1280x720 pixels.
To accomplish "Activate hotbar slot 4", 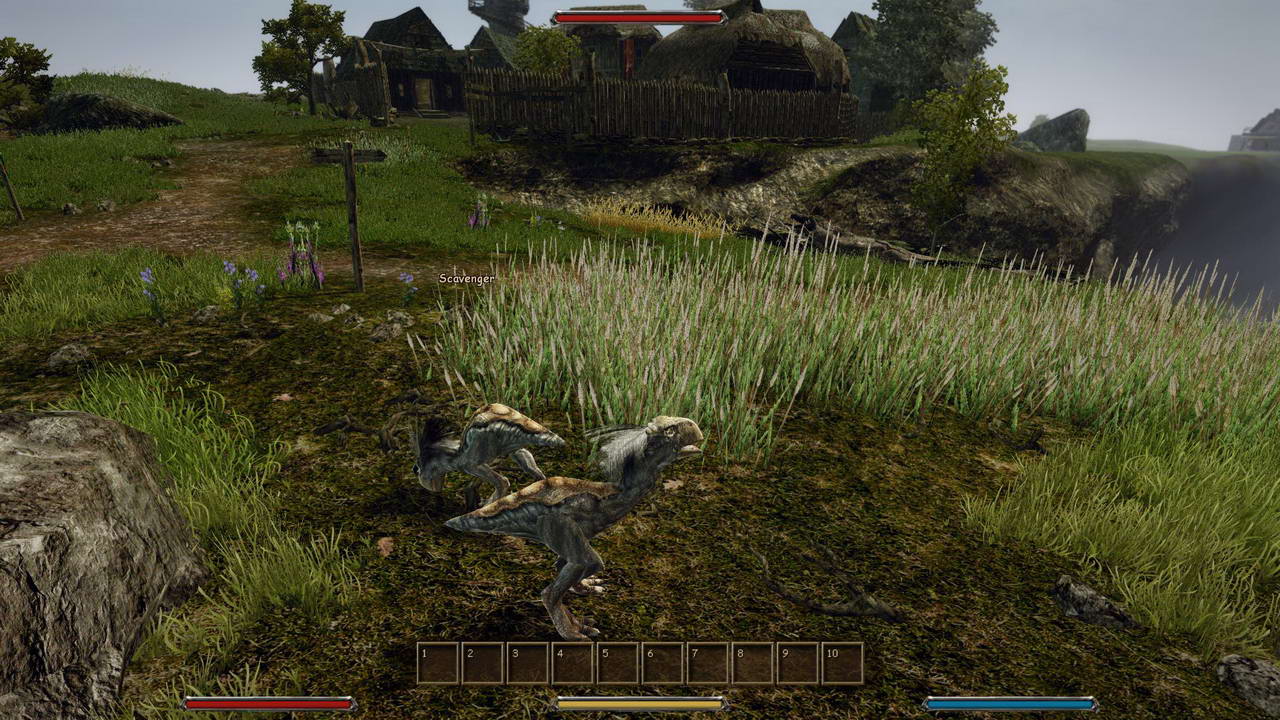I will click(573, 663).
